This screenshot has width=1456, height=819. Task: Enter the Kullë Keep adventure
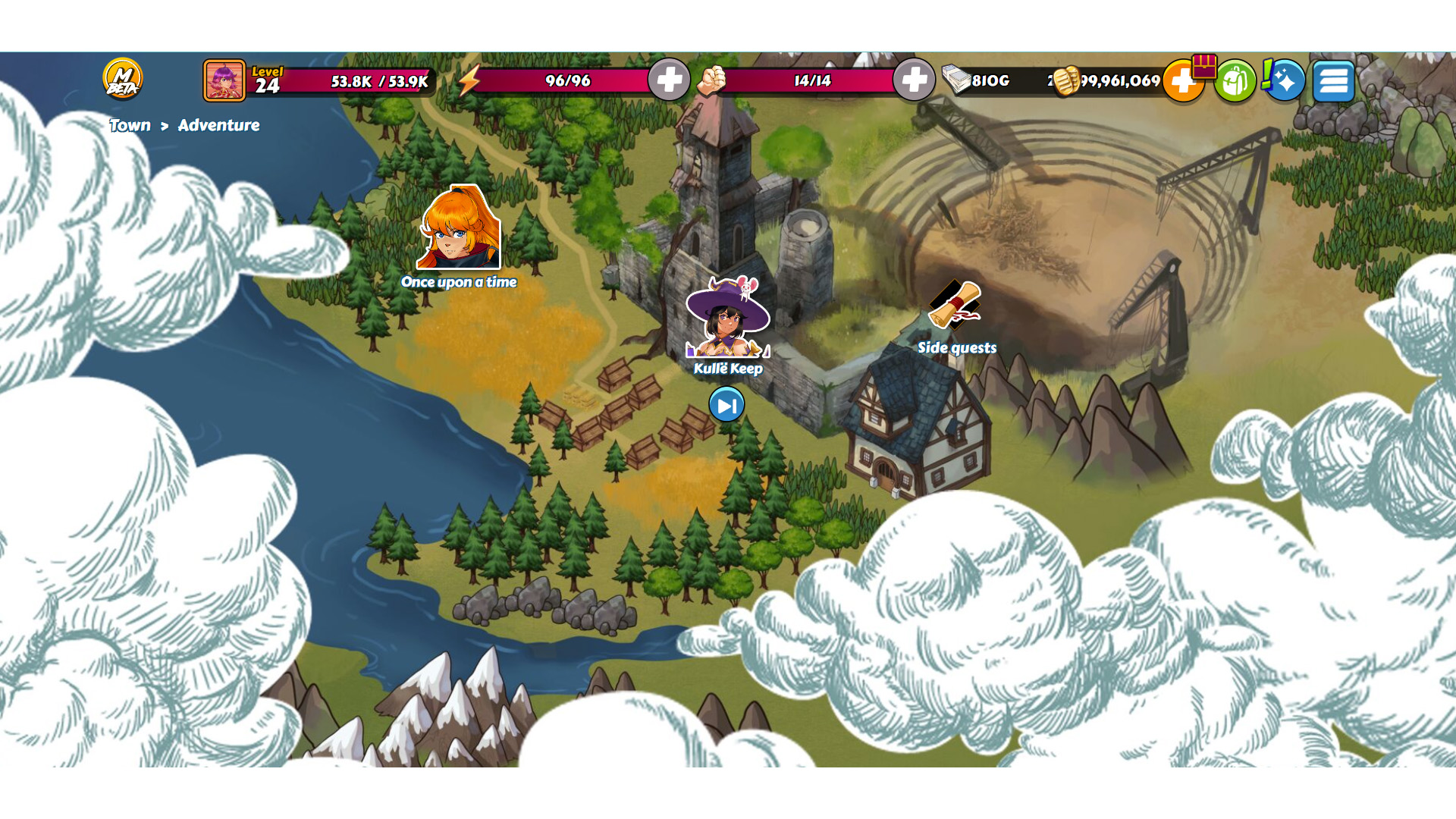point(727,318)
